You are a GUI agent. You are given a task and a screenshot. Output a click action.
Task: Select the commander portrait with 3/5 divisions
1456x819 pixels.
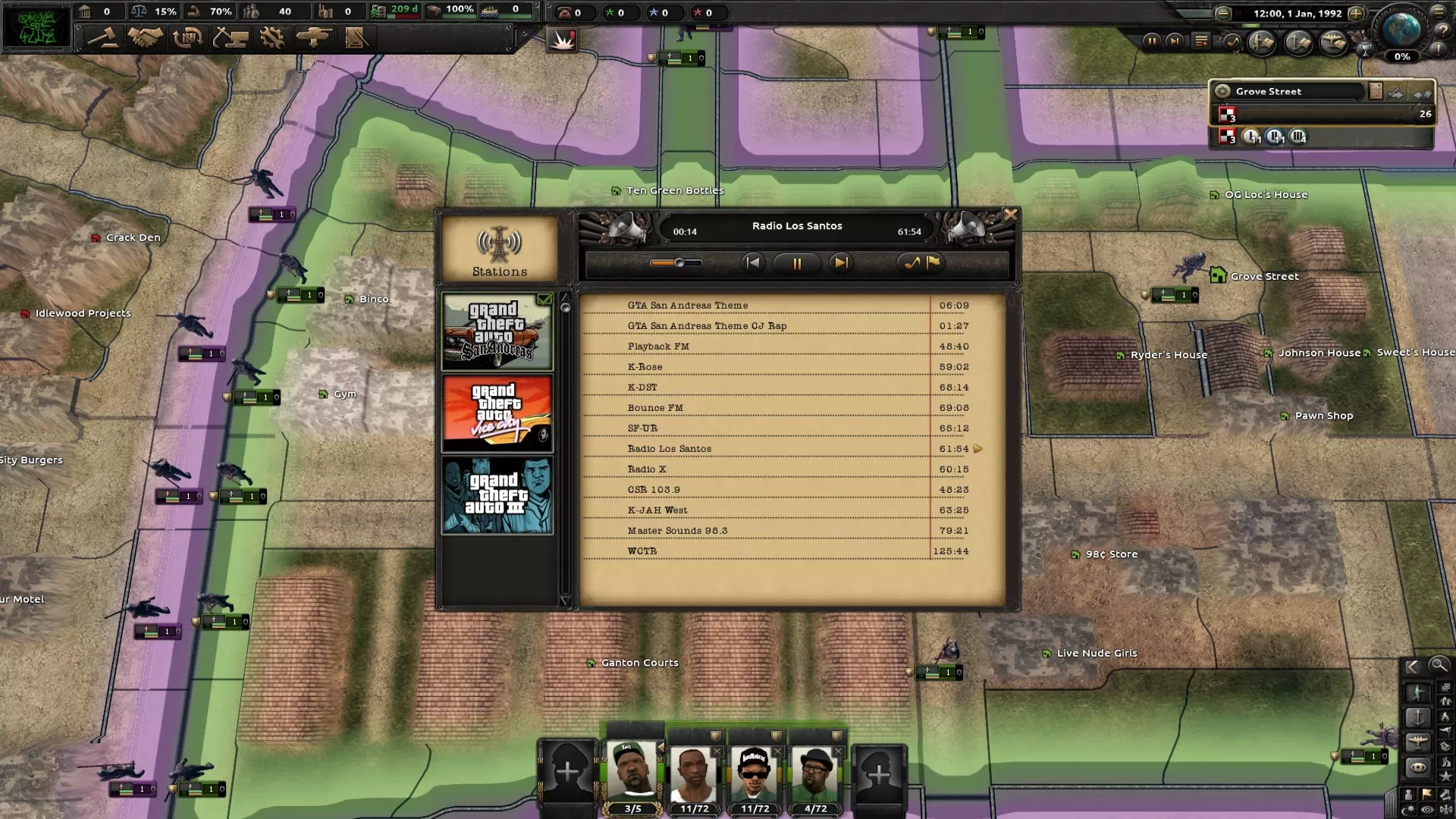632,775
